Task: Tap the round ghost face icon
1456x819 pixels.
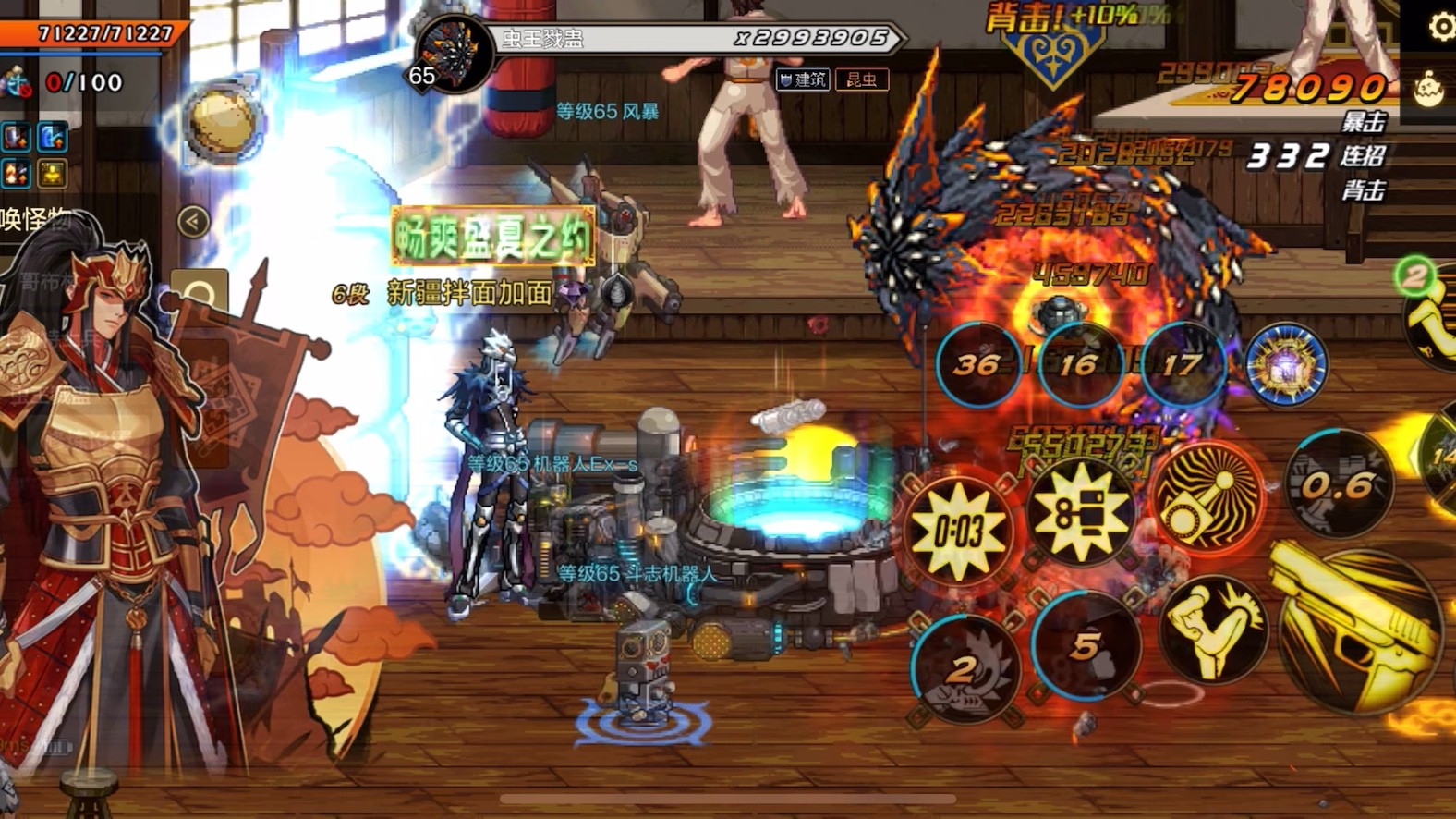Action: click(1429, 91)
